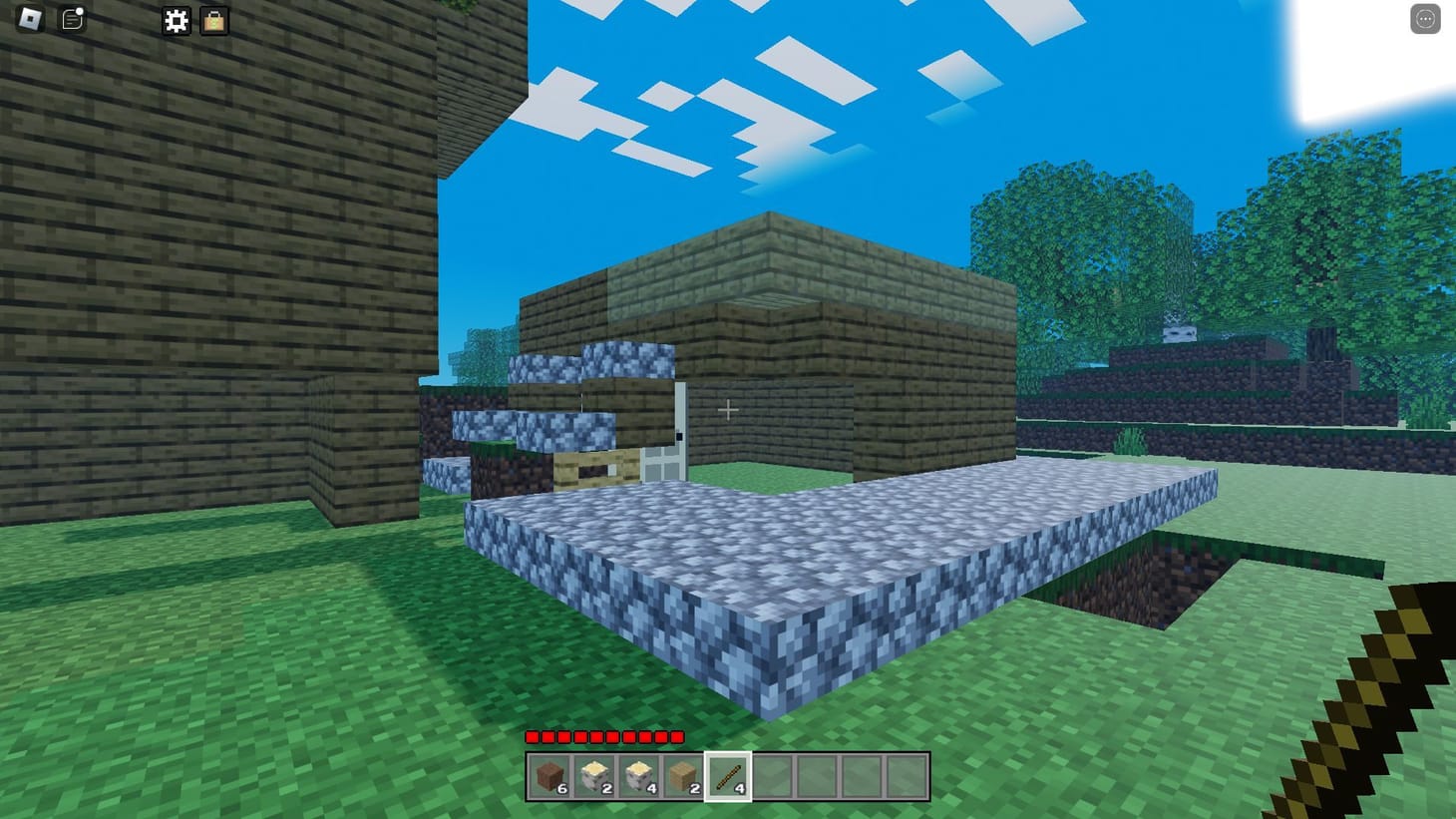Open the game settings gear icon
Image resolution: width=1456 pixels, height=819 pixels.
point(176,20)
